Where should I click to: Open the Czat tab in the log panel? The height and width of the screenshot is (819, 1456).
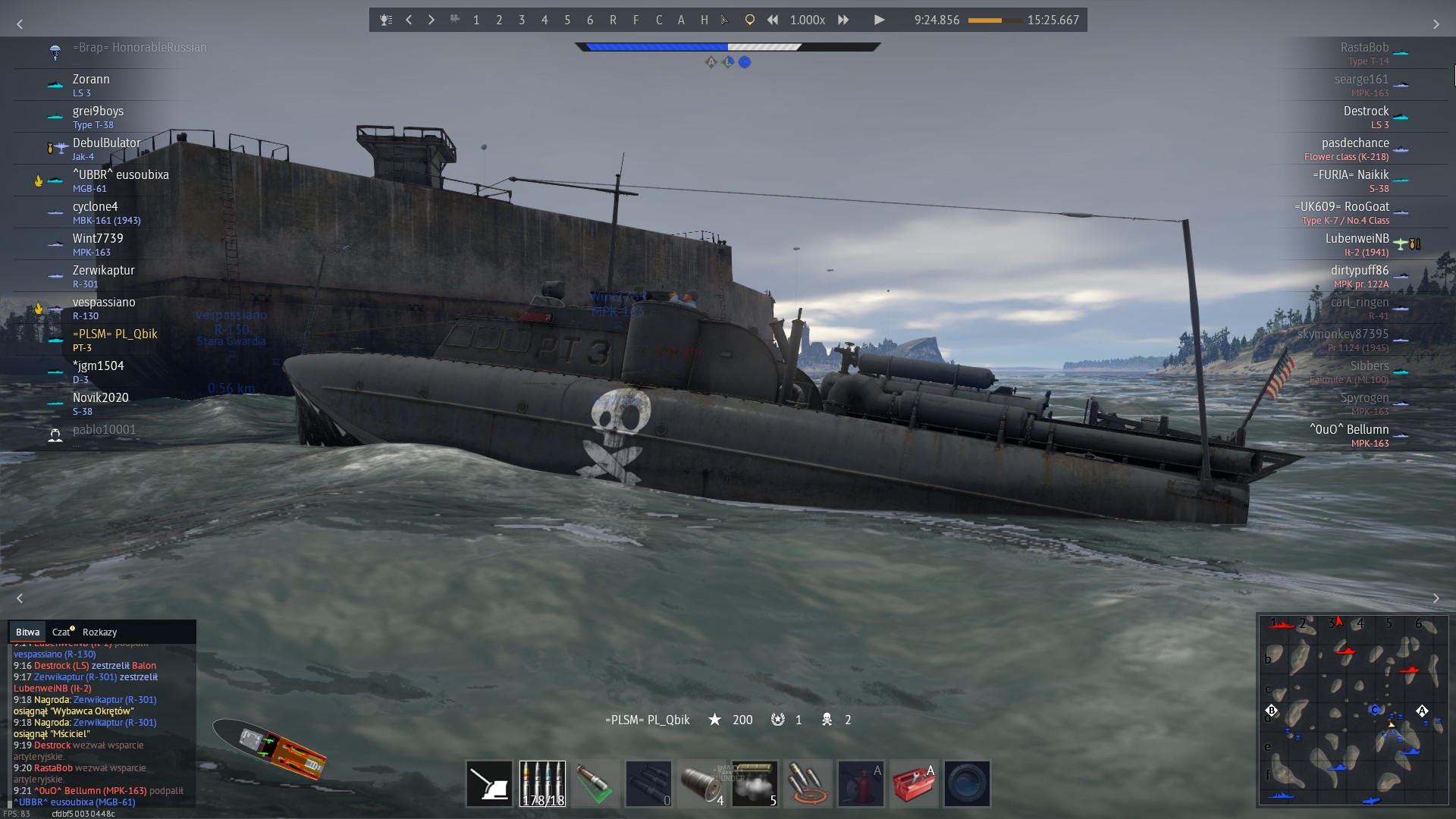tap(61, 632)
